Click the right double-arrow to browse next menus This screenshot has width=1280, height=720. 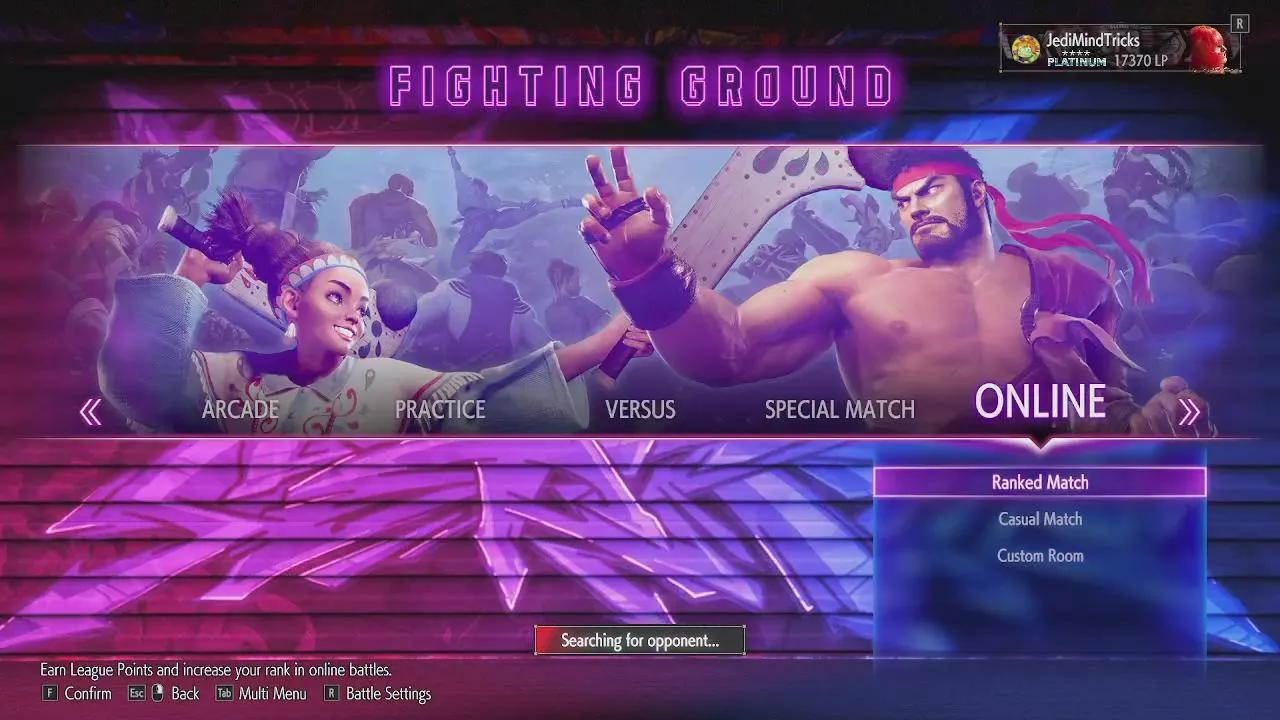[1191, 409]
